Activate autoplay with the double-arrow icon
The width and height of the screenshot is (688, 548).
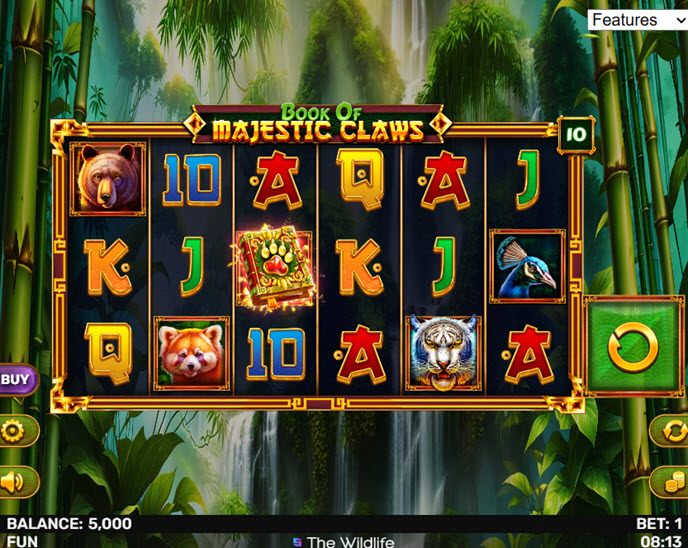click(671, 431)
